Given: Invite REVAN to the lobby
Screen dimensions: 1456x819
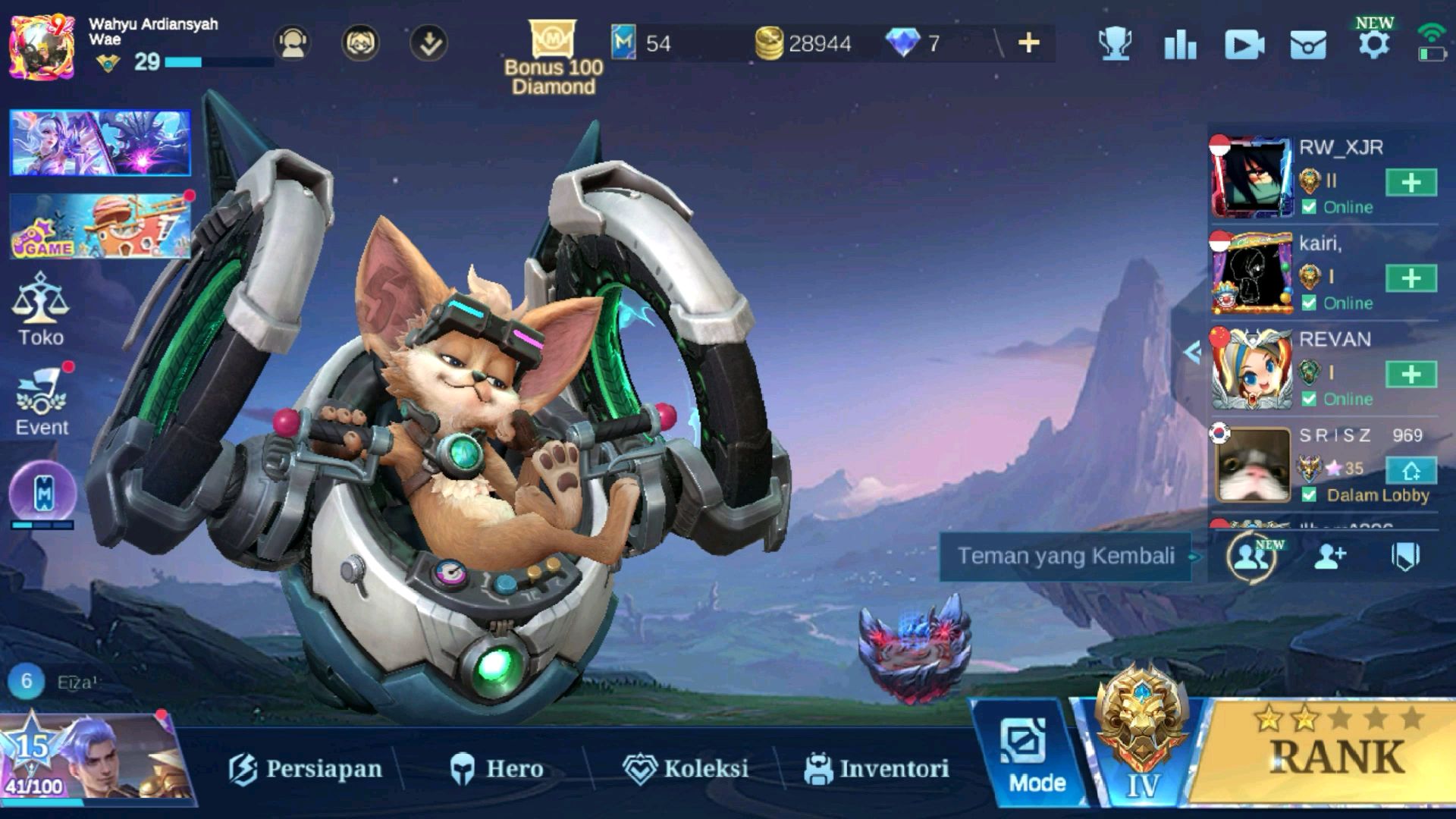Looking at the screenshot, I should (1410, 374).
